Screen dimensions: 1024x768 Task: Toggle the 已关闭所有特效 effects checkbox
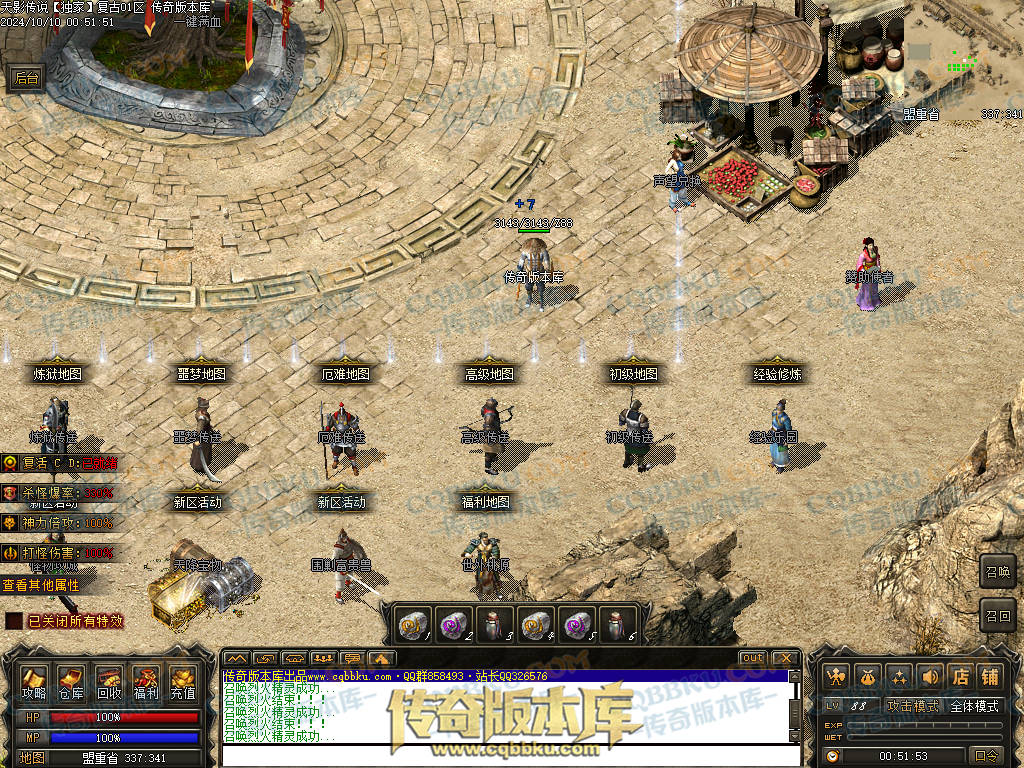coord(14,621)
